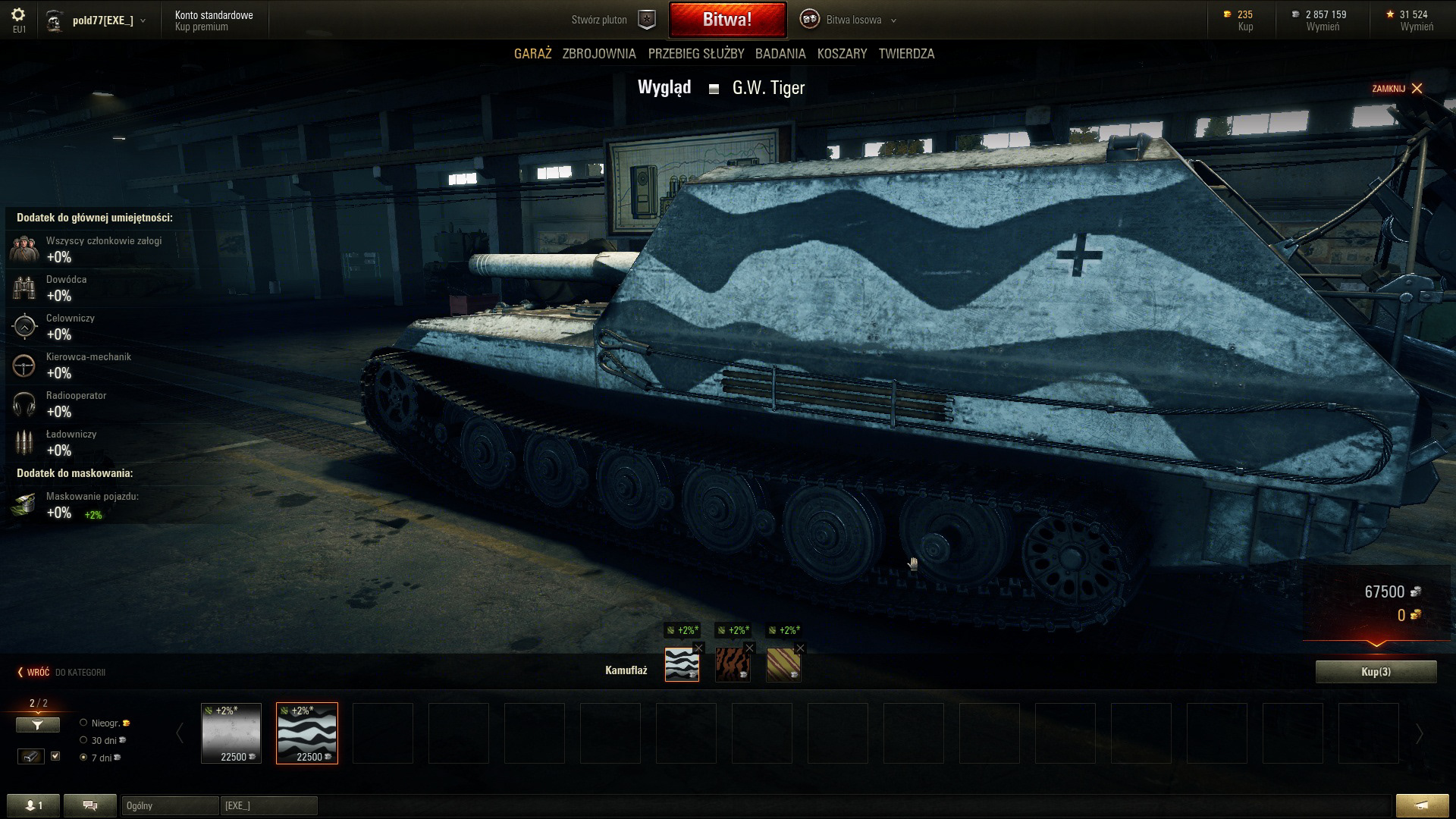Start the battle with the red Bitwa! button
This screenshot has height=819, width=1456.
pos(726,20)
